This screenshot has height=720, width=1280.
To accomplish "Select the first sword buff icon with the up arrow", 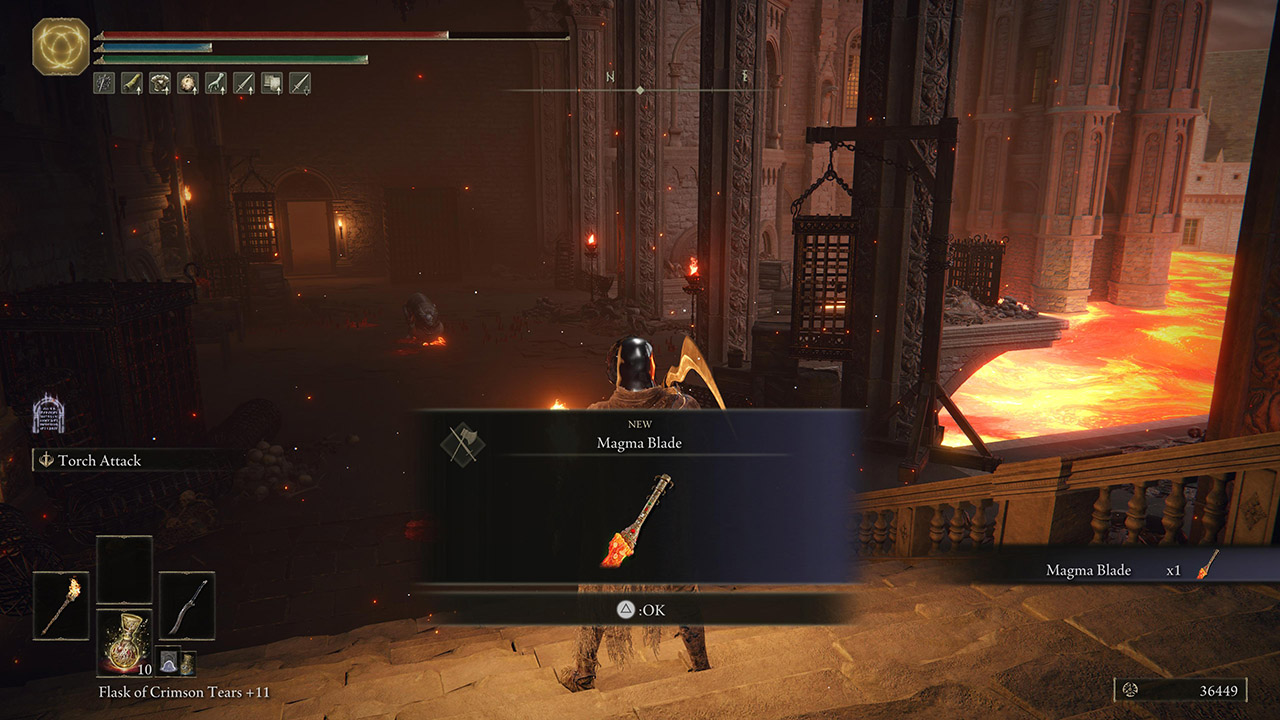I will click(242, 85).
